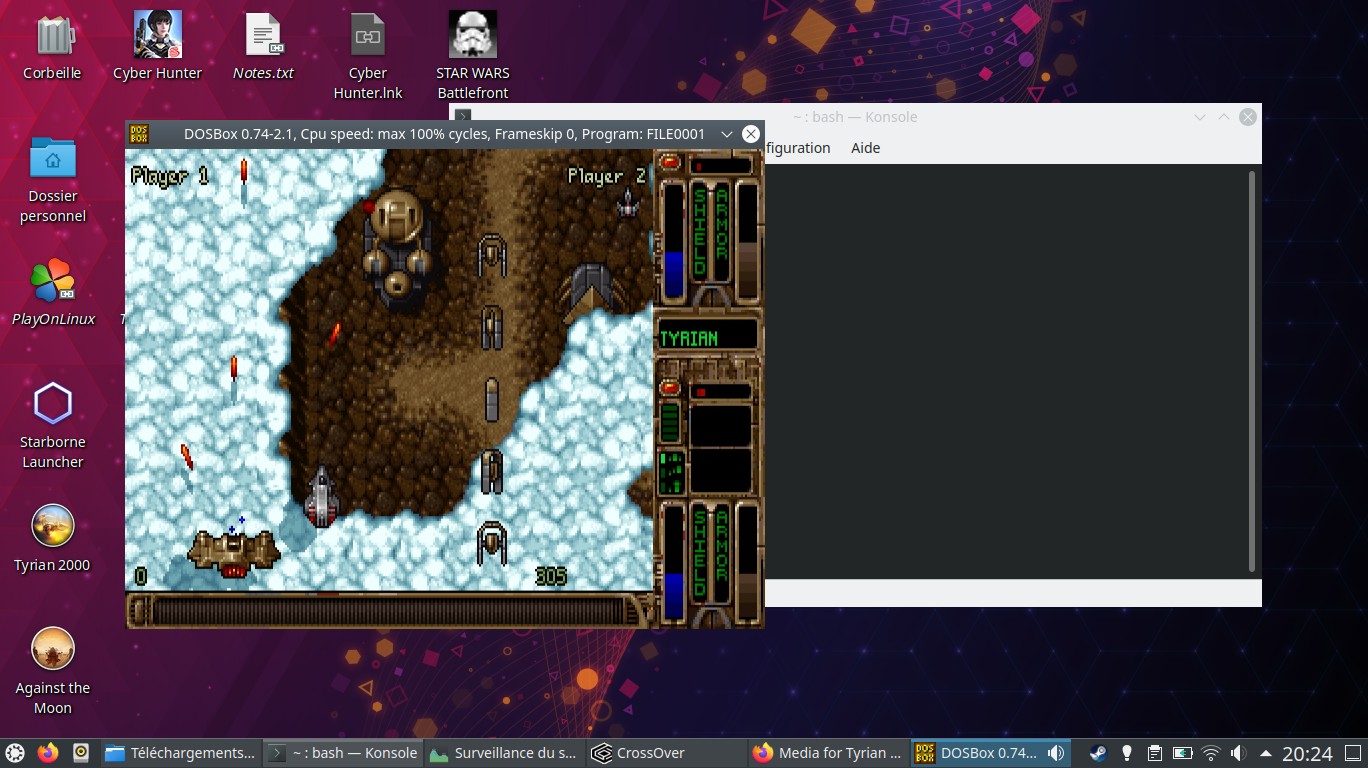
Task: Open the STAR WARS Battlefront shortcut
Action: click(x=472, y=35)
